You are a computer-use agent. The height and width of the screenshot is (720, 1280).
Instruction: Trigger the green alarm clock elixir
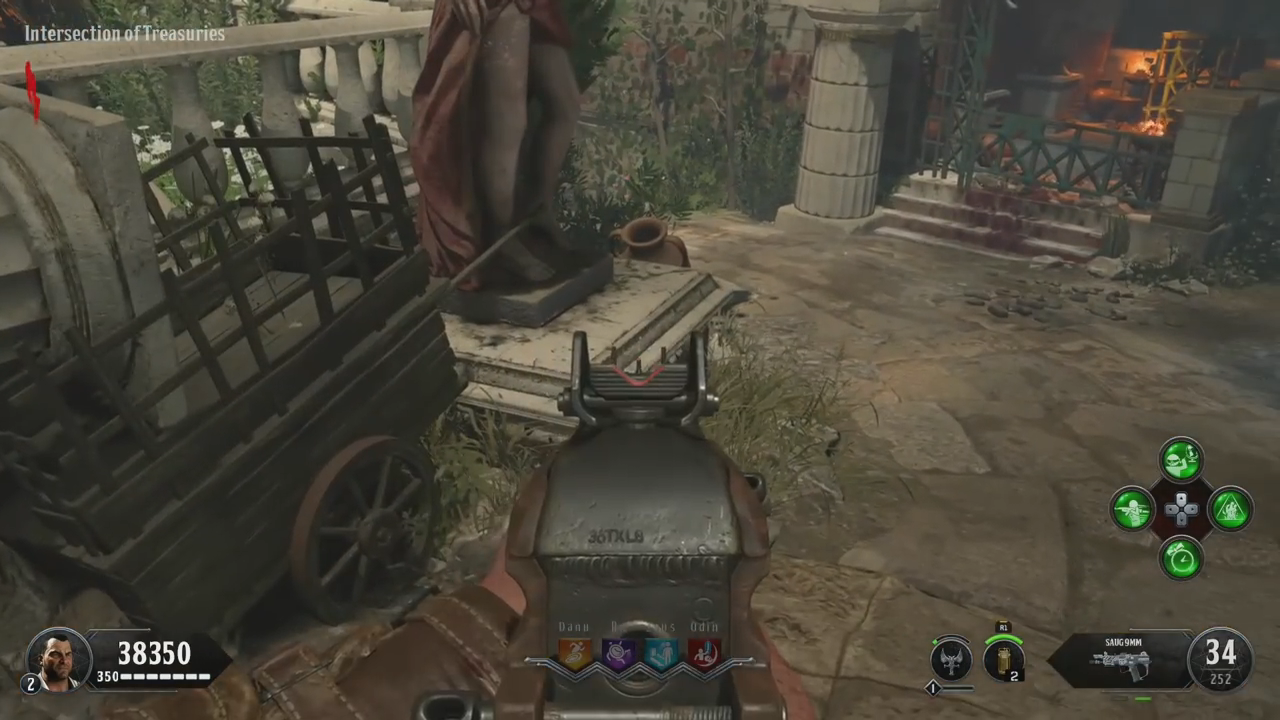[x=1181, y=557]
